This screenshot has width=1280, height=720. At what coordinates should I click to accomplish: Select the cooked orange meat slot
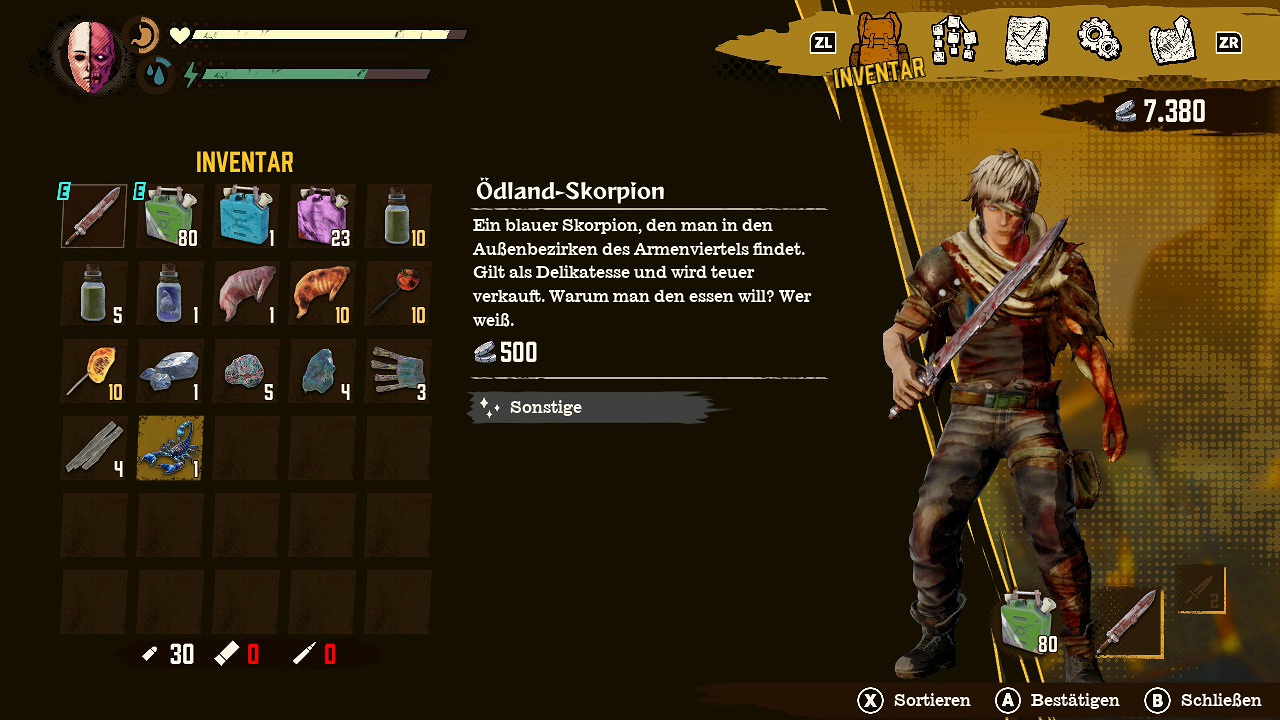pos(322,293)
